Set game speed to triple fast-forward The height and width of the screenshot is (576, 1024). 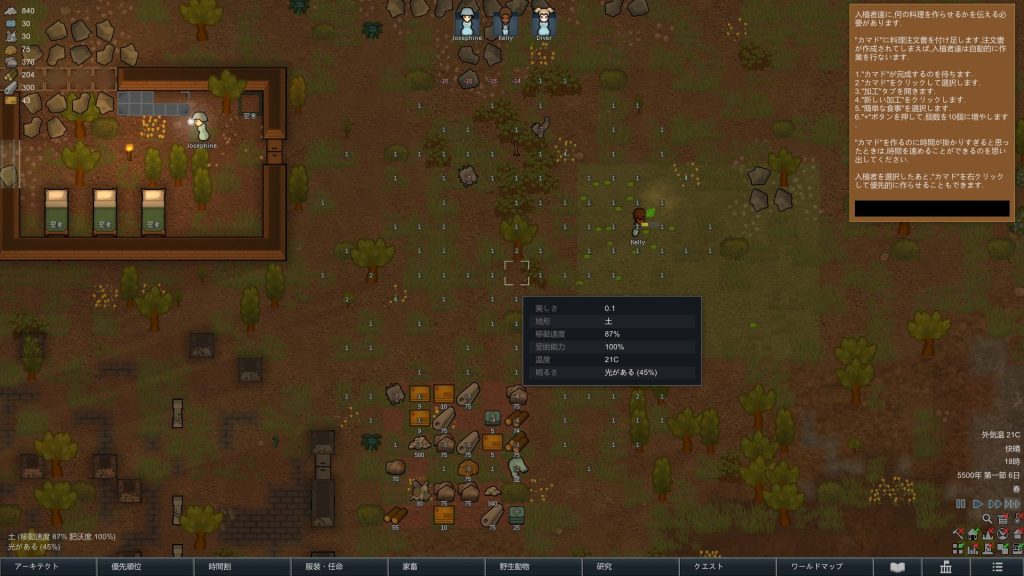point(1013,504)
